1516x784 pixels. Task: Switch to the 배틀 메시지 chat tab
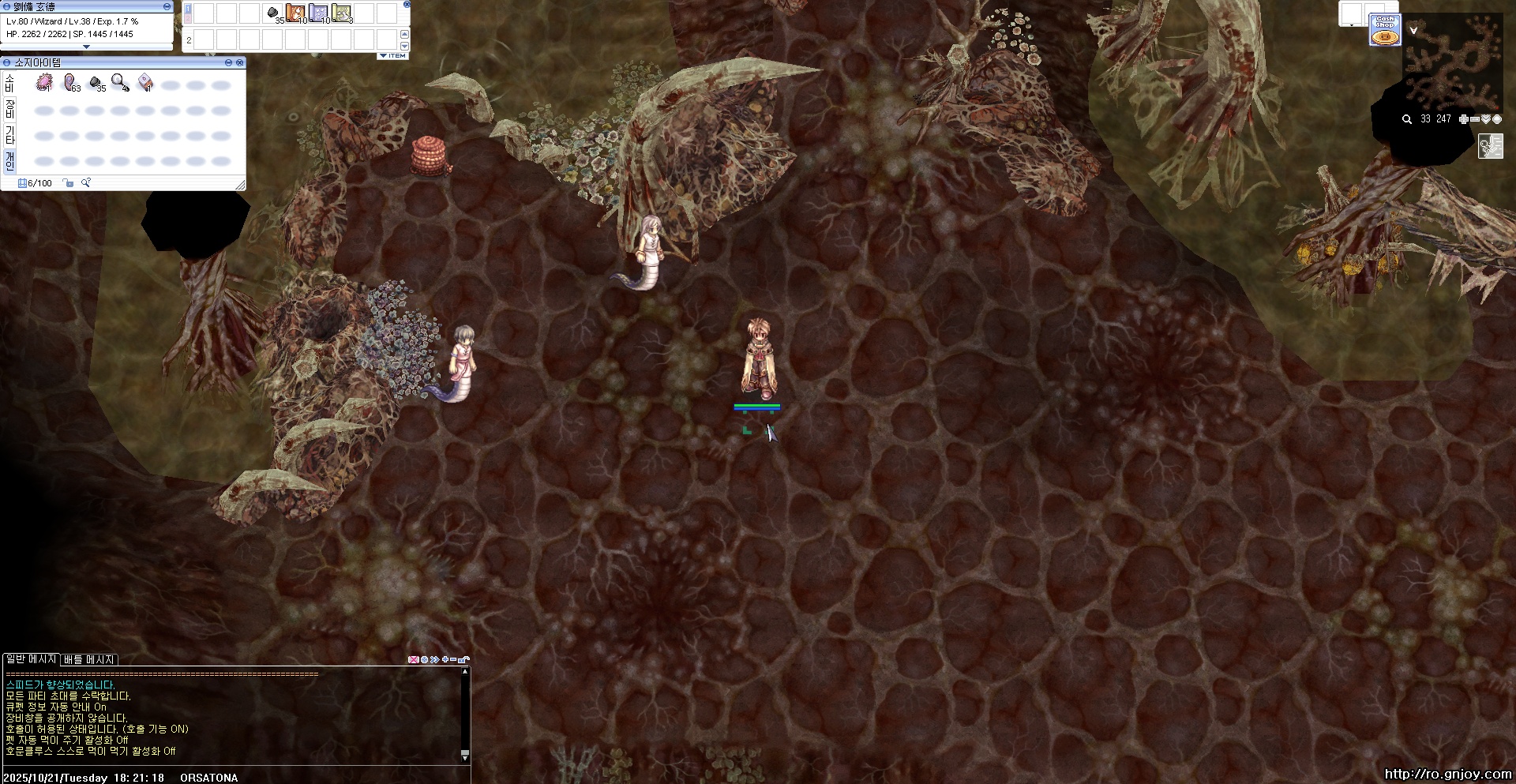click(x=89, y=659)
